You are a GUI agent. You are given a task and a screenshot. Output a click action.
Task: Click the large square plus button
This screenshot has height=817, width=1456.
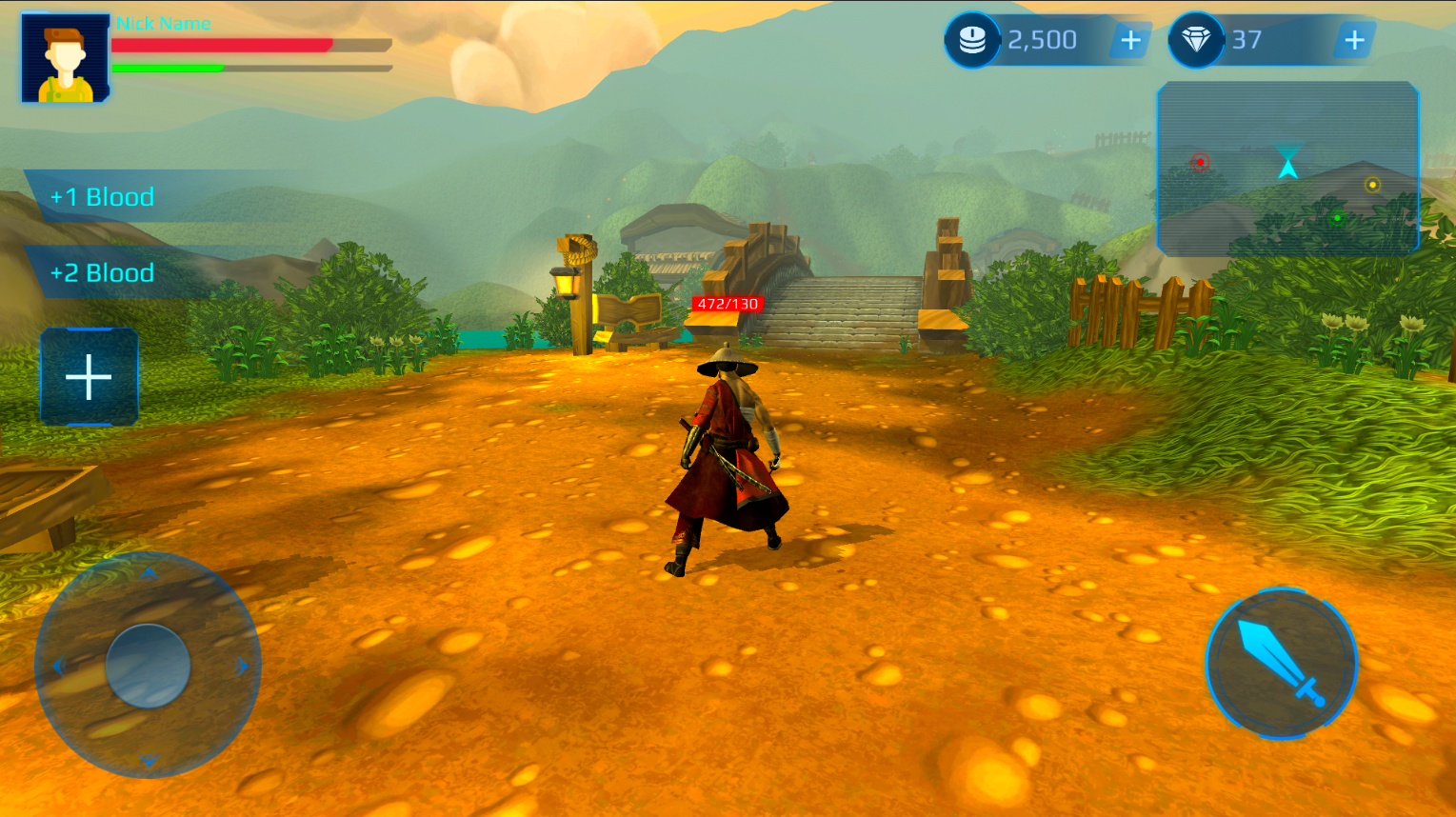click(90, 377)
